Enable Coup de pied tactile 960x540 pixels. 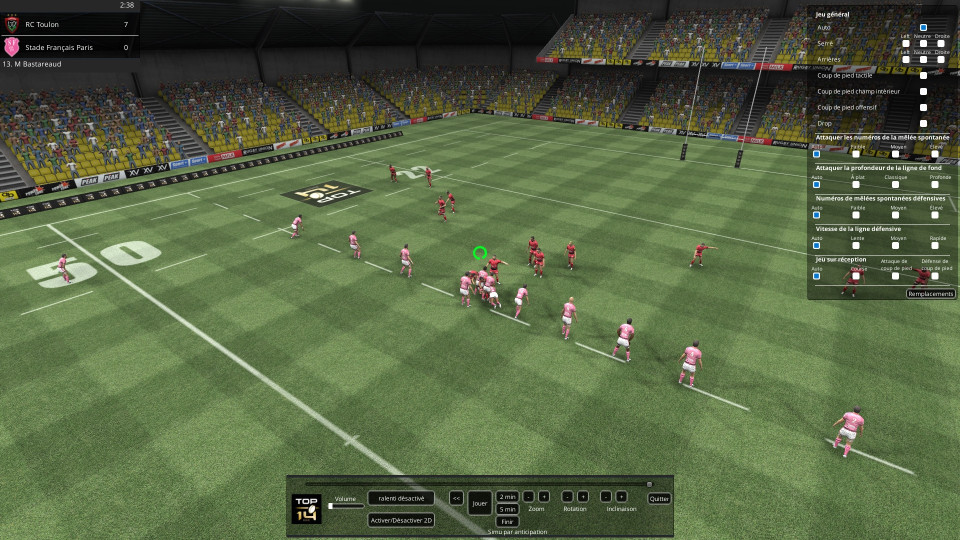(923, 75)
